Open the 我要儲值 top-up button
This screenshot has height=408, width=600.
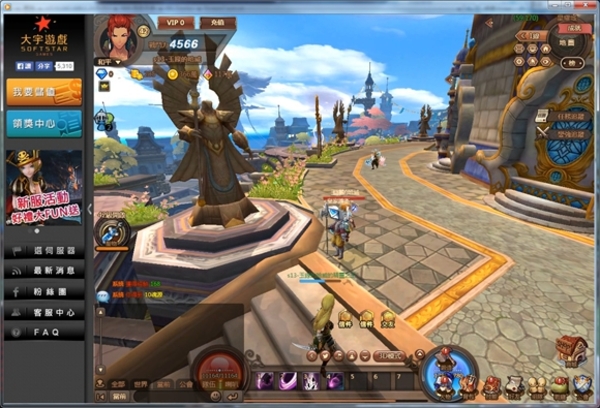tap(43, 92)
